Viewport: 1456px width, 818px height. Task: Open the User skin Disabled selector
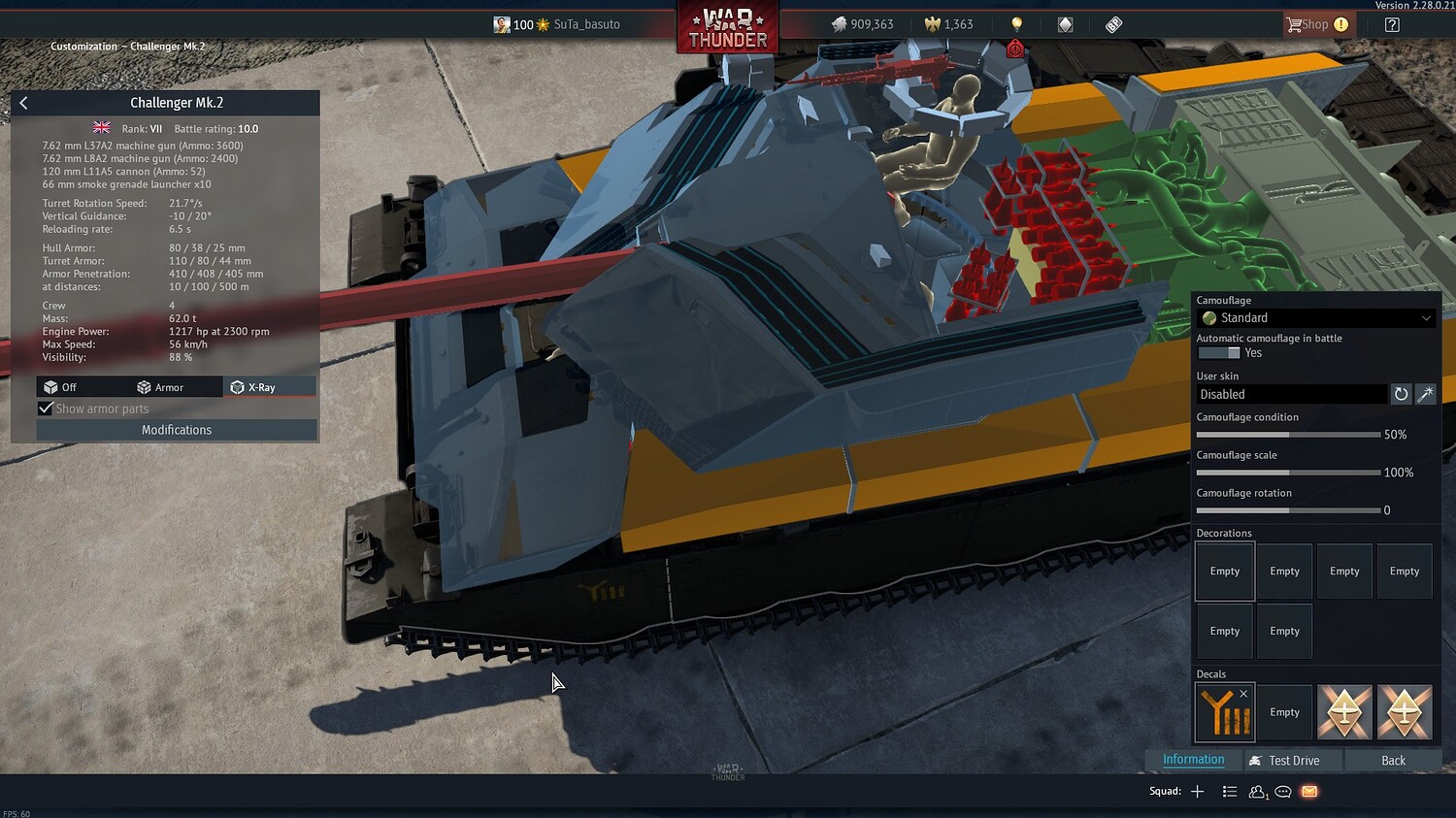pos(1291,394)
